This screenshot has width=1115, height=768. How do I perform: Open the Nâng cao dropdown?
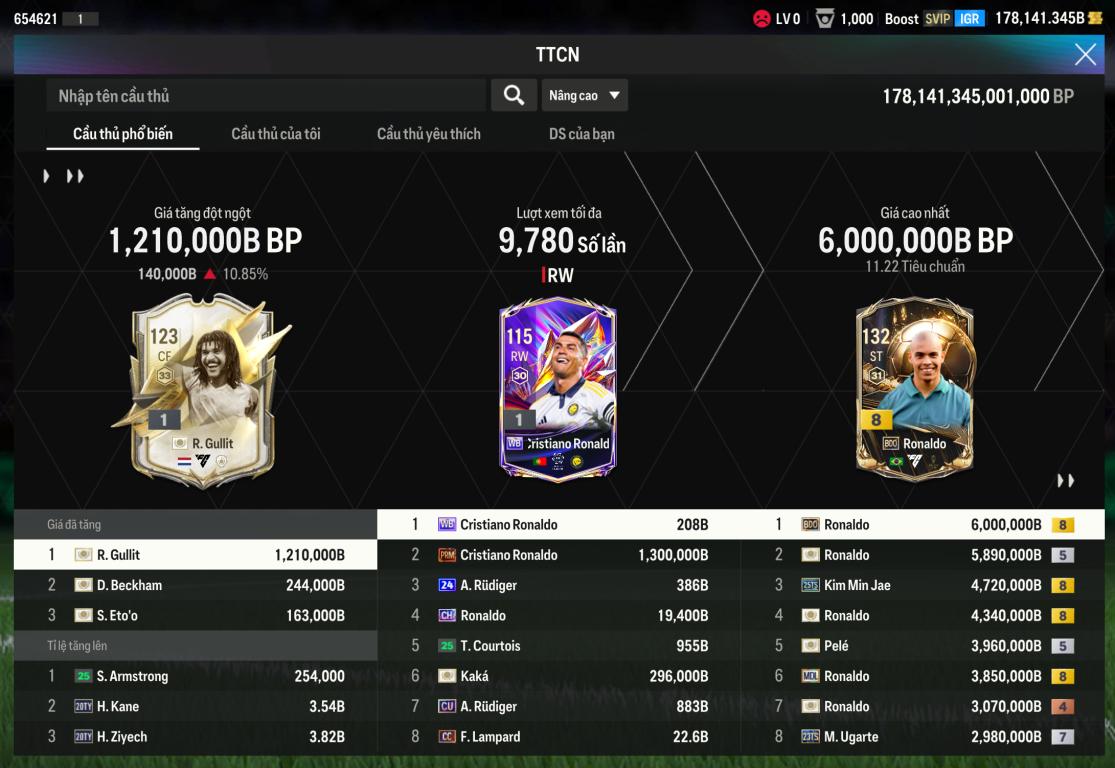(x=585, y=95)
